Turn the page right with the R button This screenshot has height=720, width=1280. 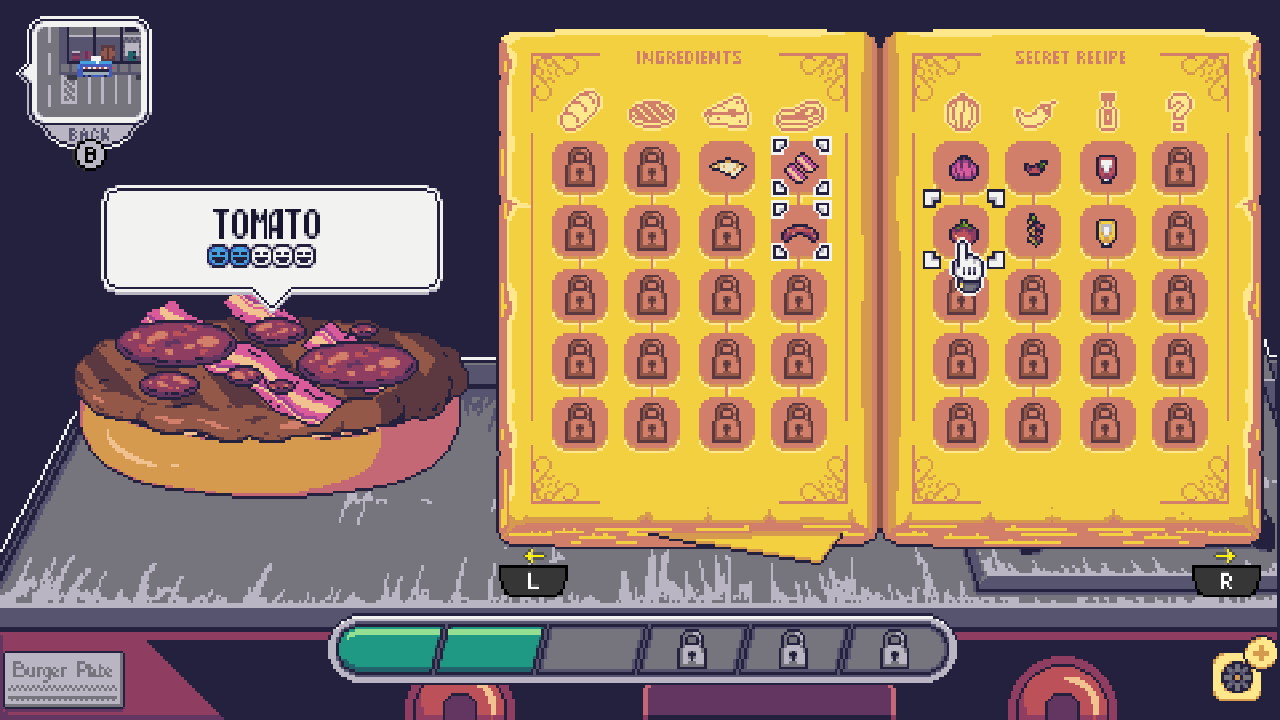pyautogui.click(x=1226, y=578)
